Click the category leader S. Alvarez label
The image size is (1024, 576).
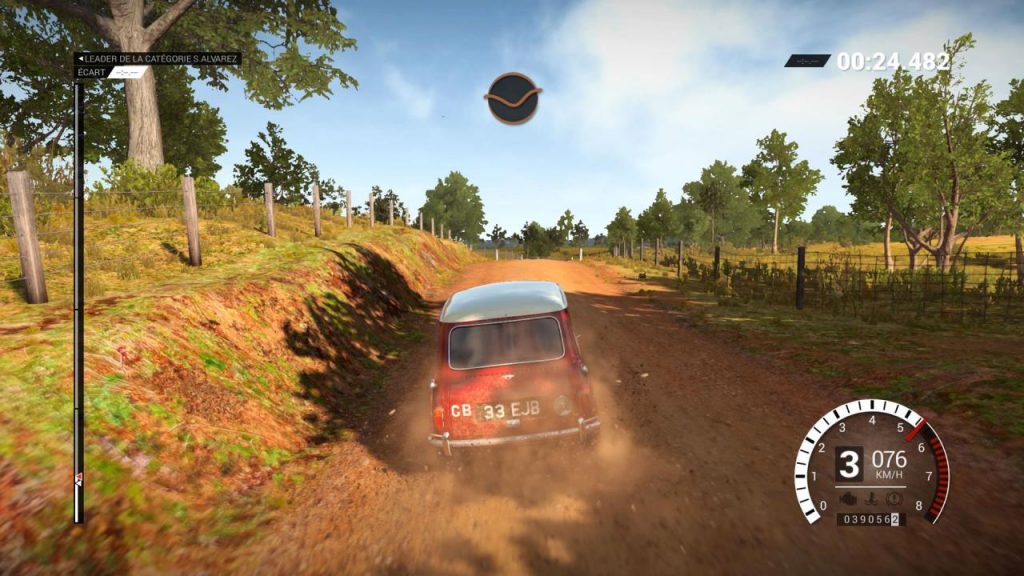pos(158,59)
